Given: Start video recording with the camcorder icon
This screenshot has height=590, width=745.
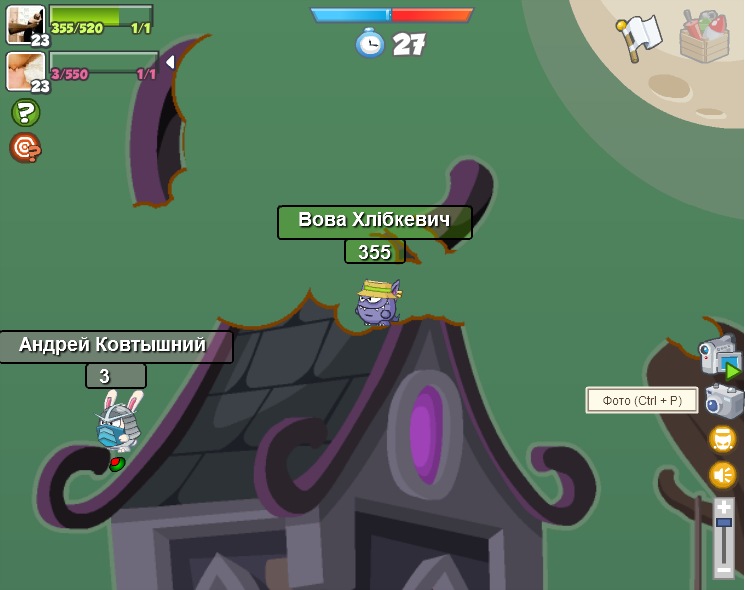Looking at the screenshot, I should click(719, 356).
